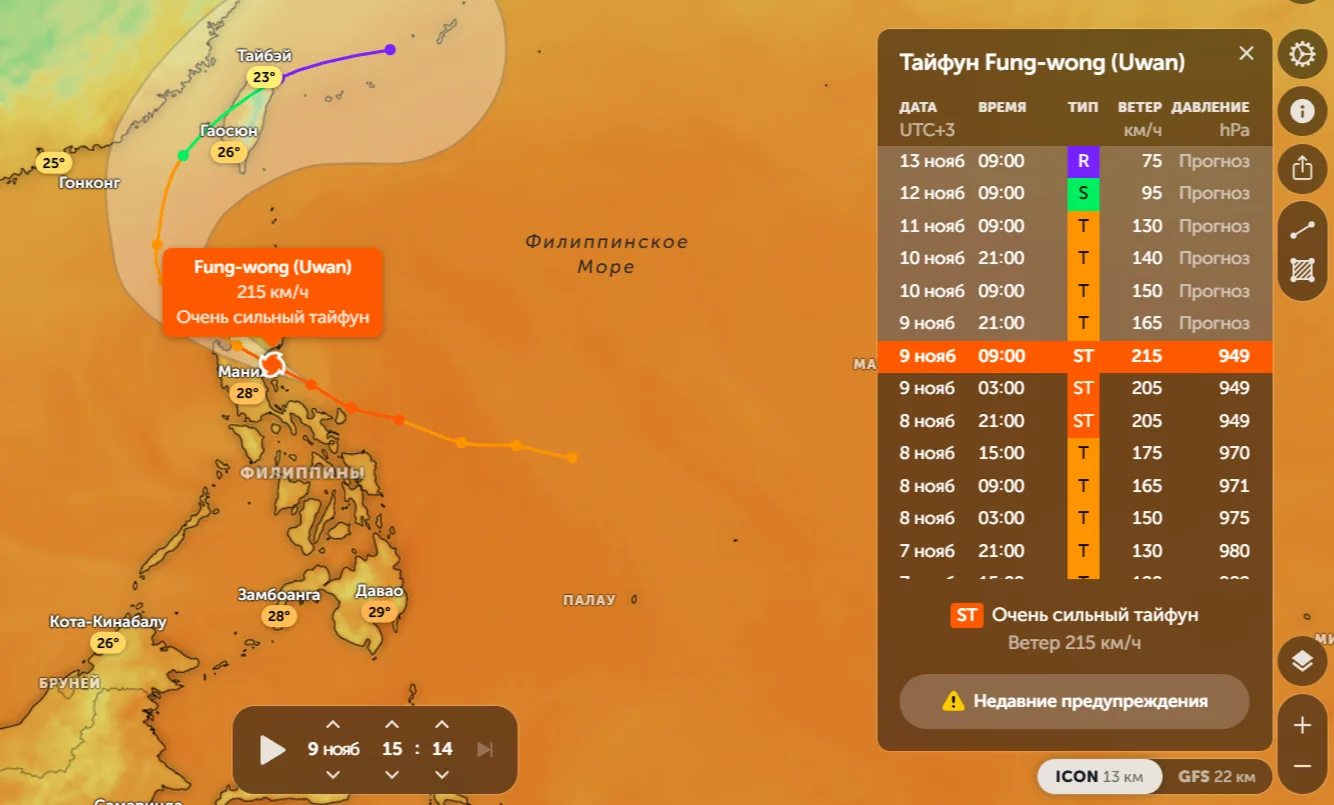Select the purple forecast point on the track
1334x805 pixels.
(390, 49)
